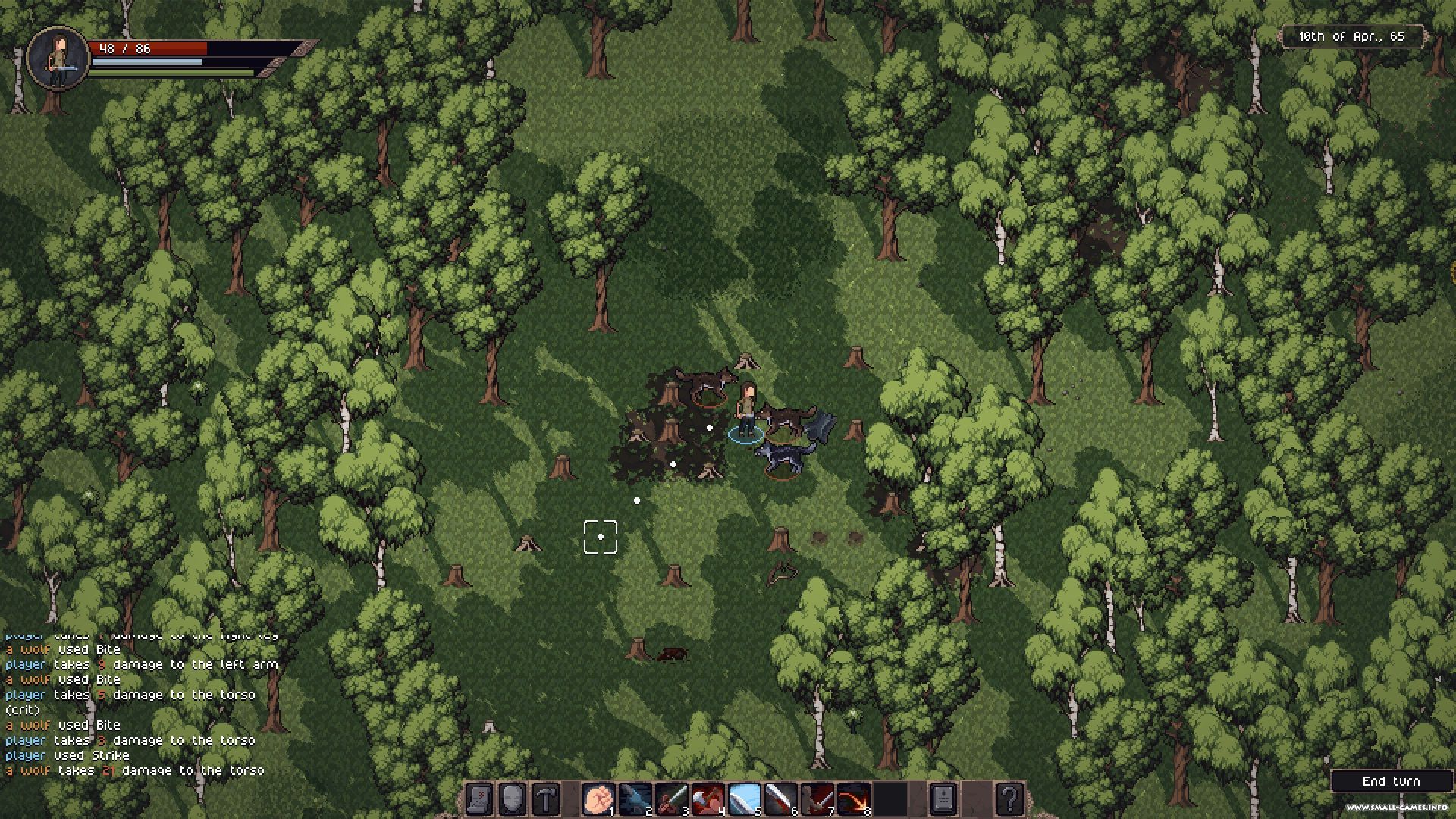Activate the fist punch ability
1456x819 pixels.
598,799
